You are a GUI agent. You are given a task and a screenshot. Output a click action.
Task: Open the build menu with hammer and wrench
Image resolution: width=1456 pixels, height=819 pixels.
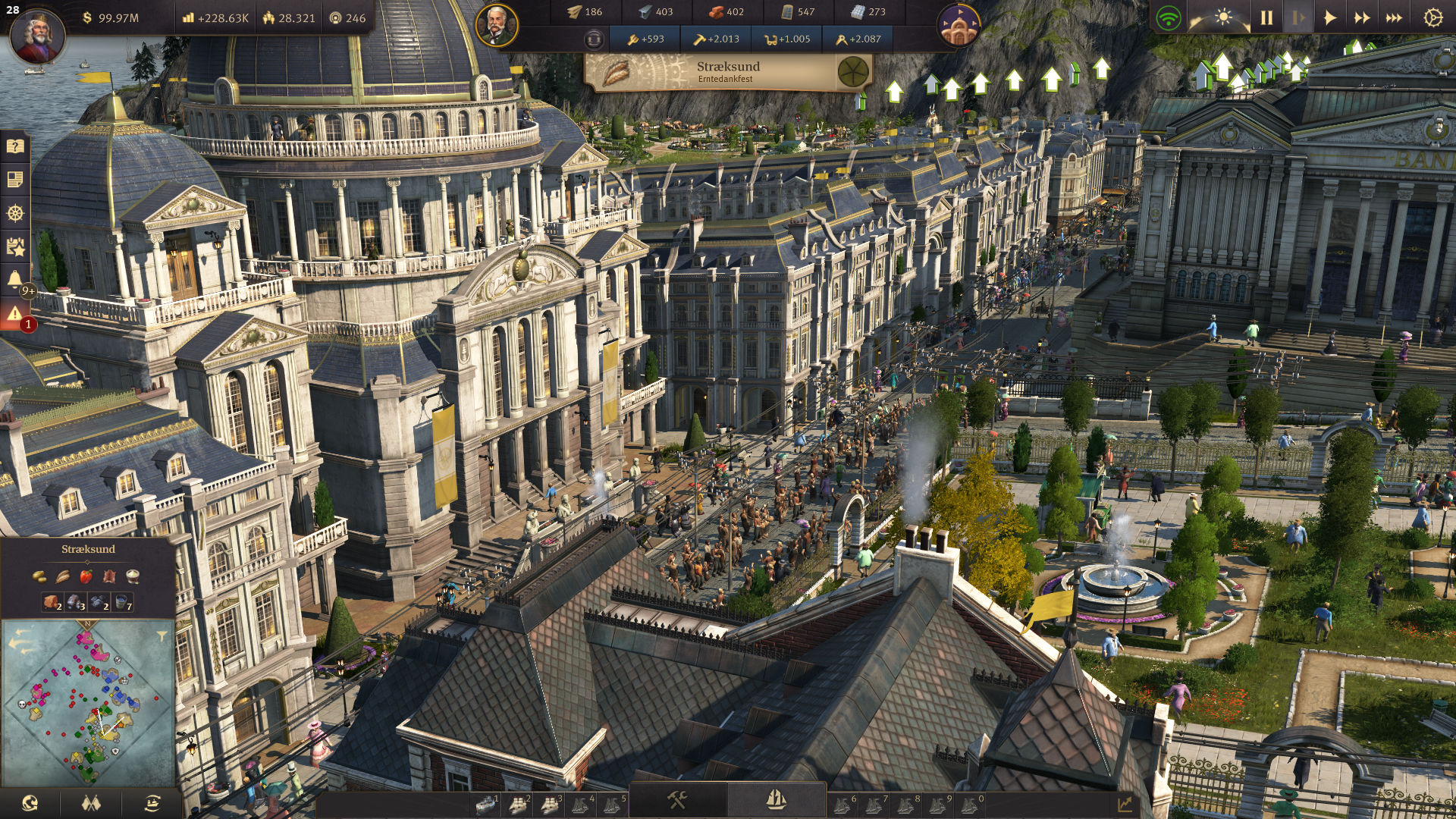[677, 800]
